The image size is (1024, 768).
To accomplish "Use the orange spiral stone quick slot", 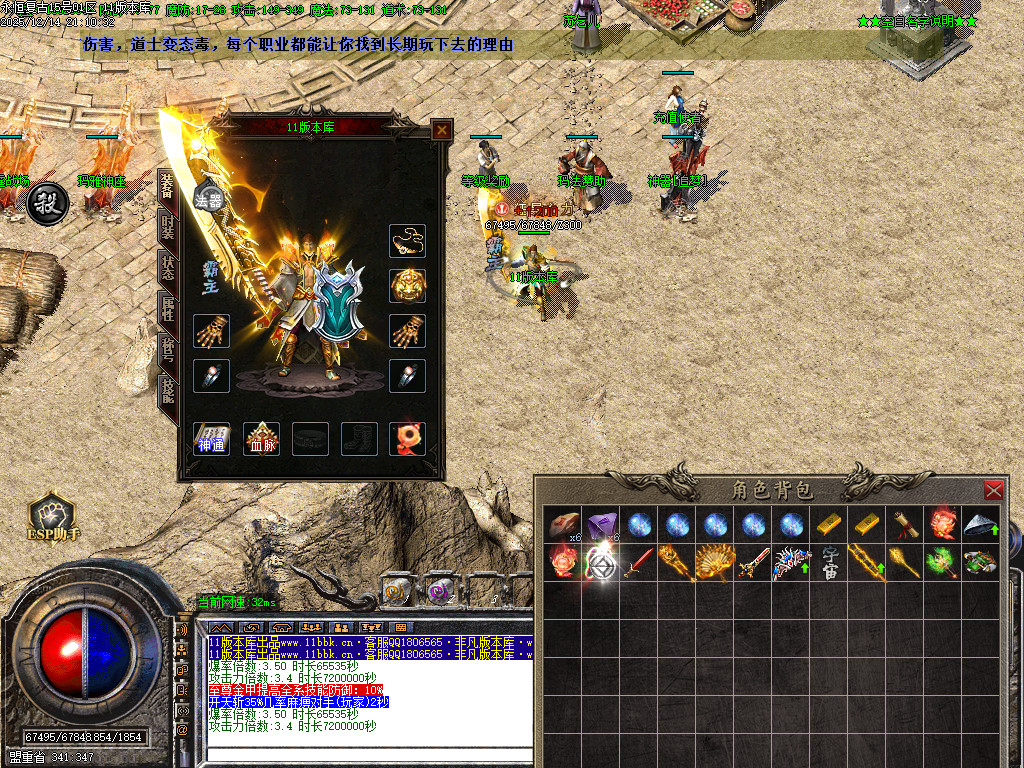I will [x=396, y=591].
